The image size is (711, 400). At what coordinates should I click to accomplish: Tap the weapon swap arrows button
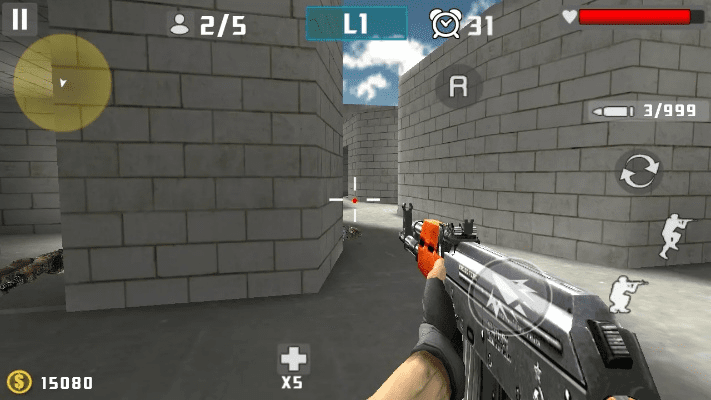(638, 172)
